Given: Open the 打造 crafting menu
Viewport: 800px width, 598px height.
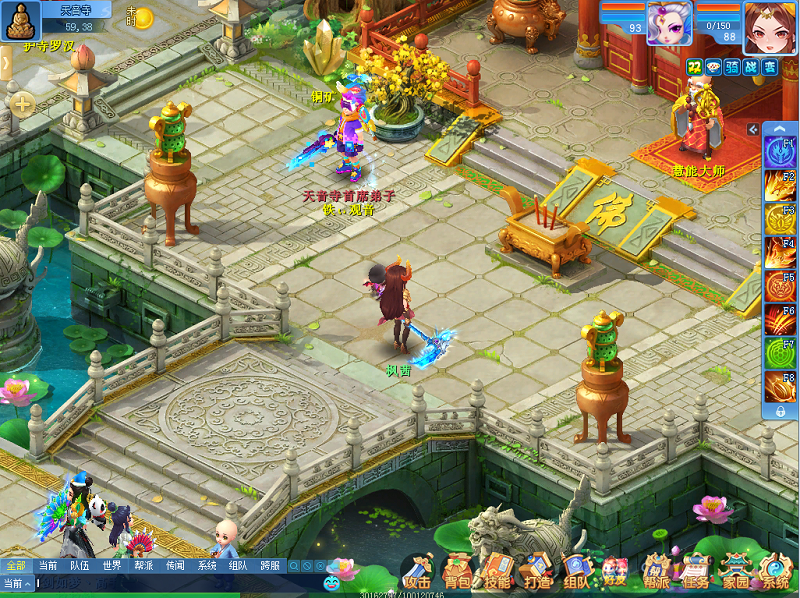Looking at the screenshot, I should tap(536, 572).
